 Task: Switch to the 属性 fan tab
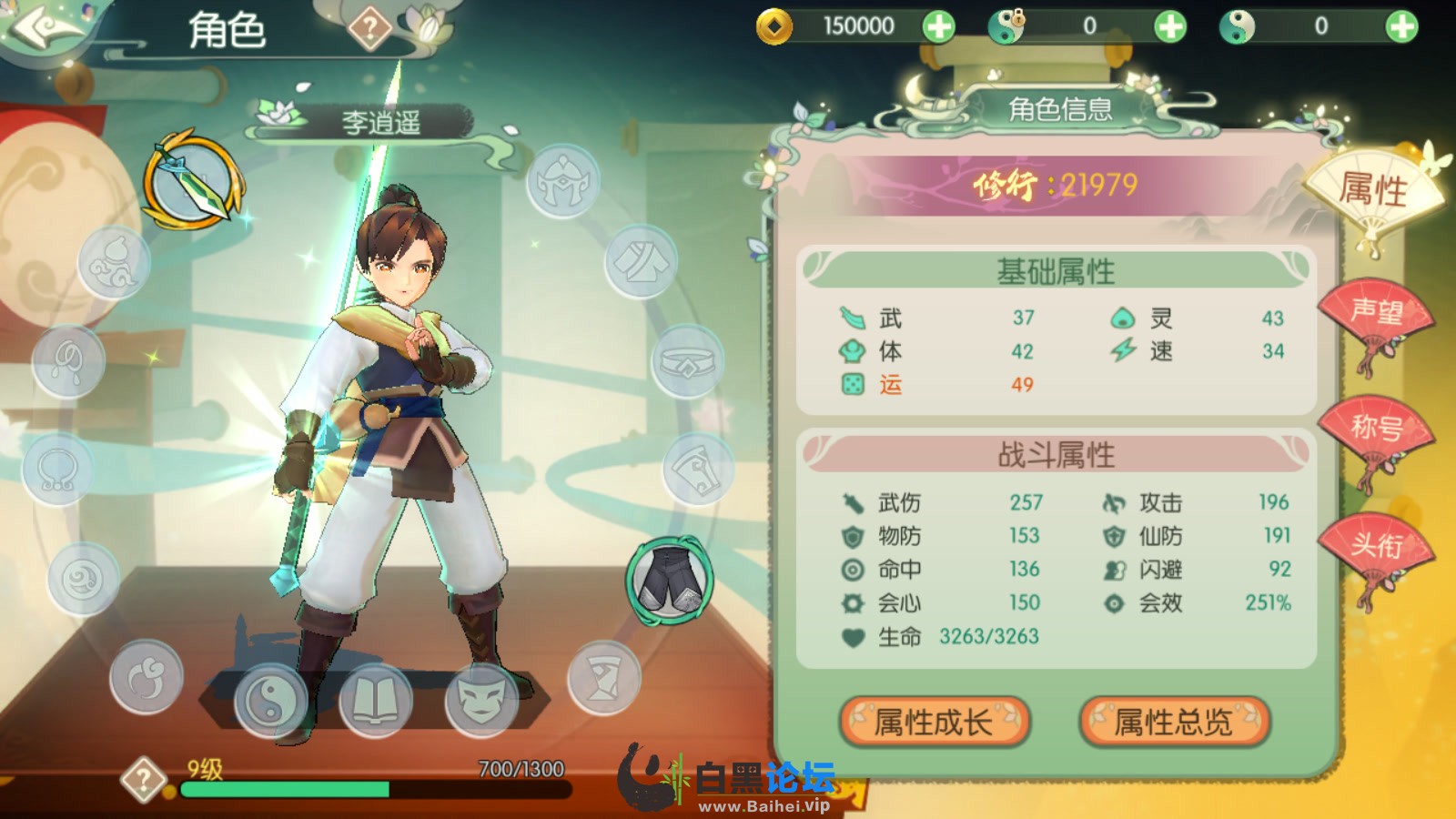pyautogui.click(x=1372, y=191)
